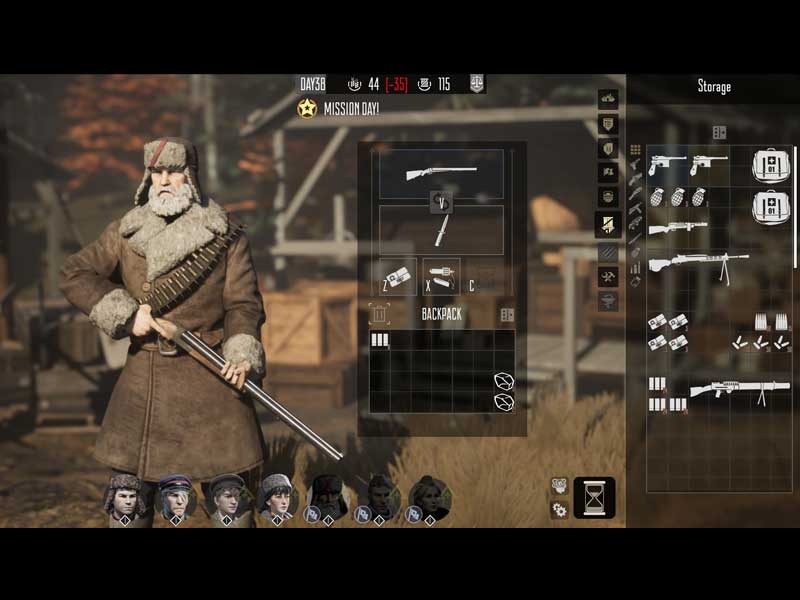This screenshot has height=600, width=800.
Task: Select the equipped shotgun primary weapon slot
Action: click(x=441, y=173)
